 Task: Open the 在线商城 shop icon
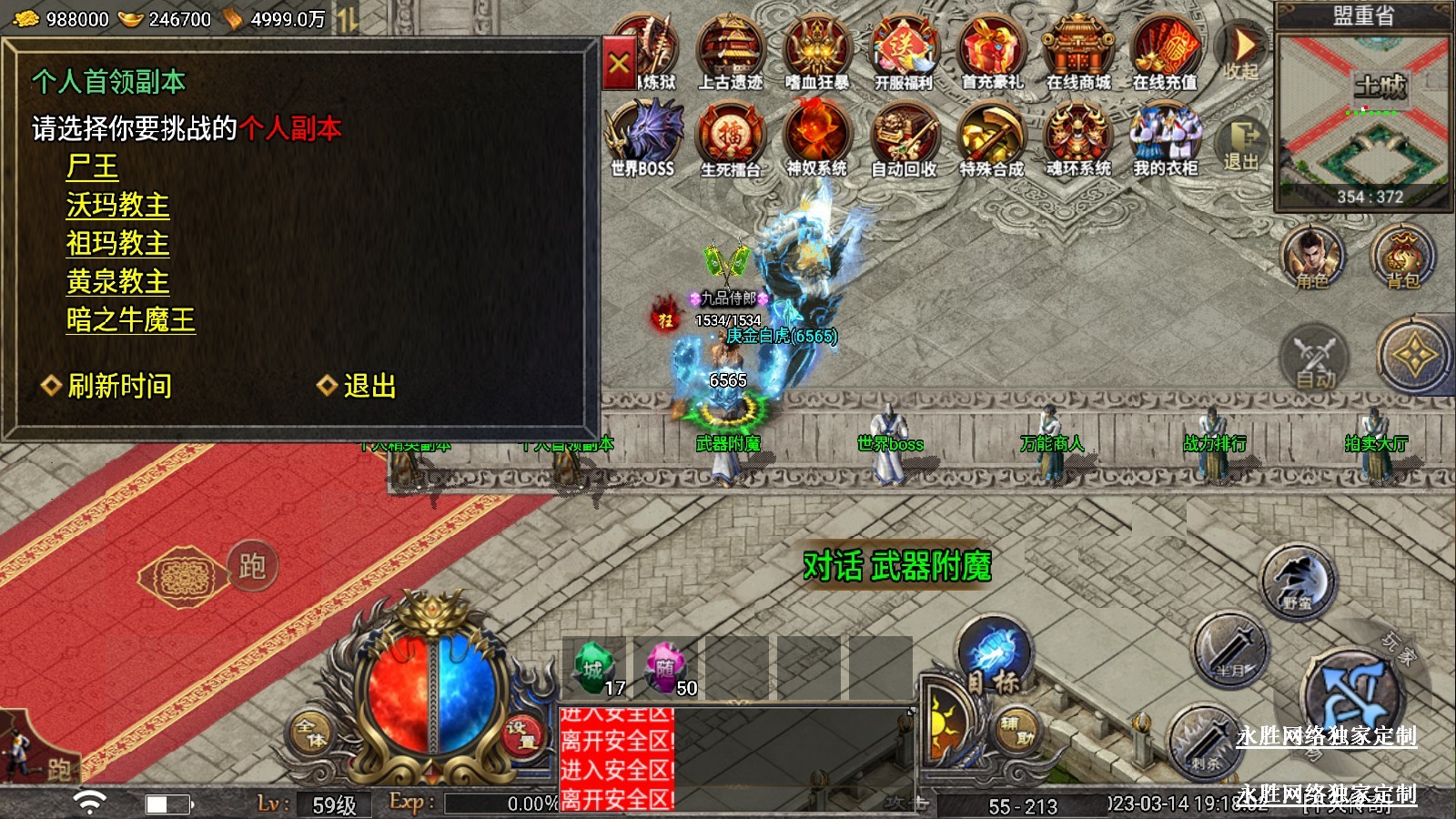[x=1078, y=53]
